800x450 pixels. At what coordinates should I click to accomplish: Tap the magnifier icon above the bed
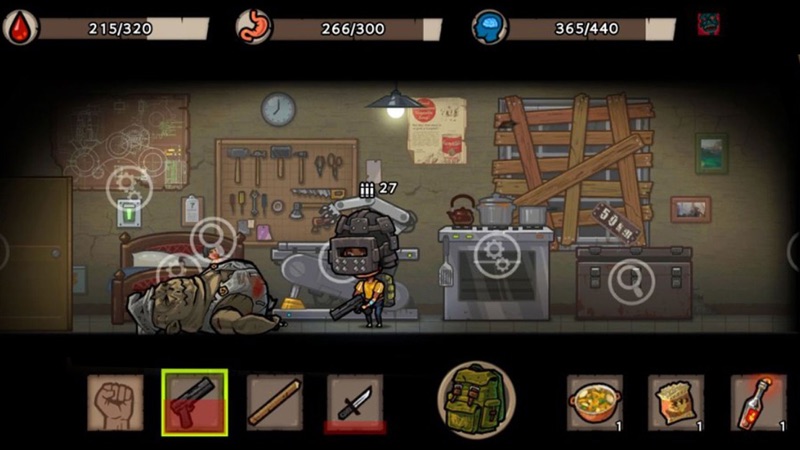tap(213, 239)
